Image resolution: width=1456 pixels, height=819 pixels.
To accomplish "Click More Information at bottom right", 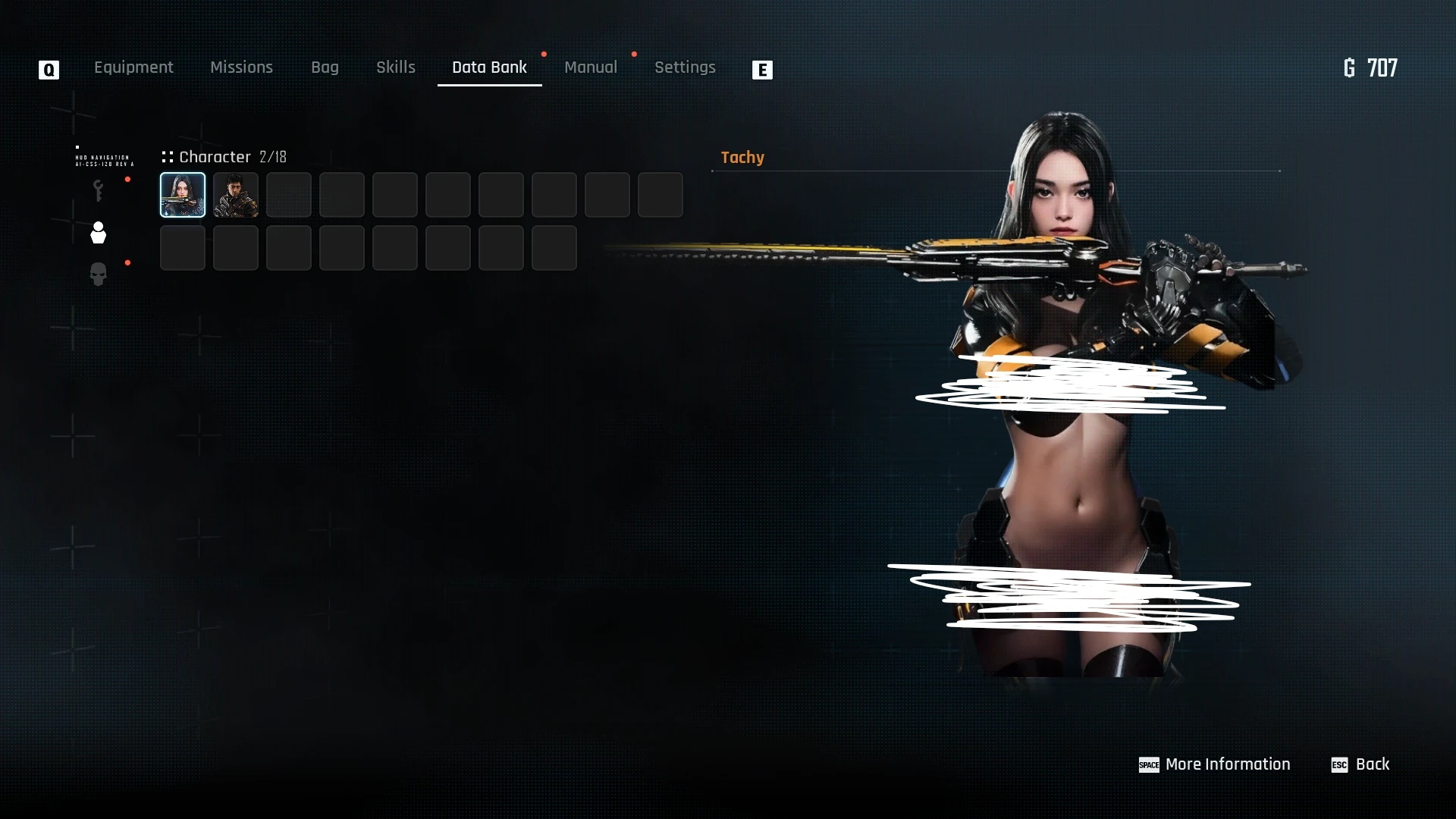I will (x=1228, y=764).
